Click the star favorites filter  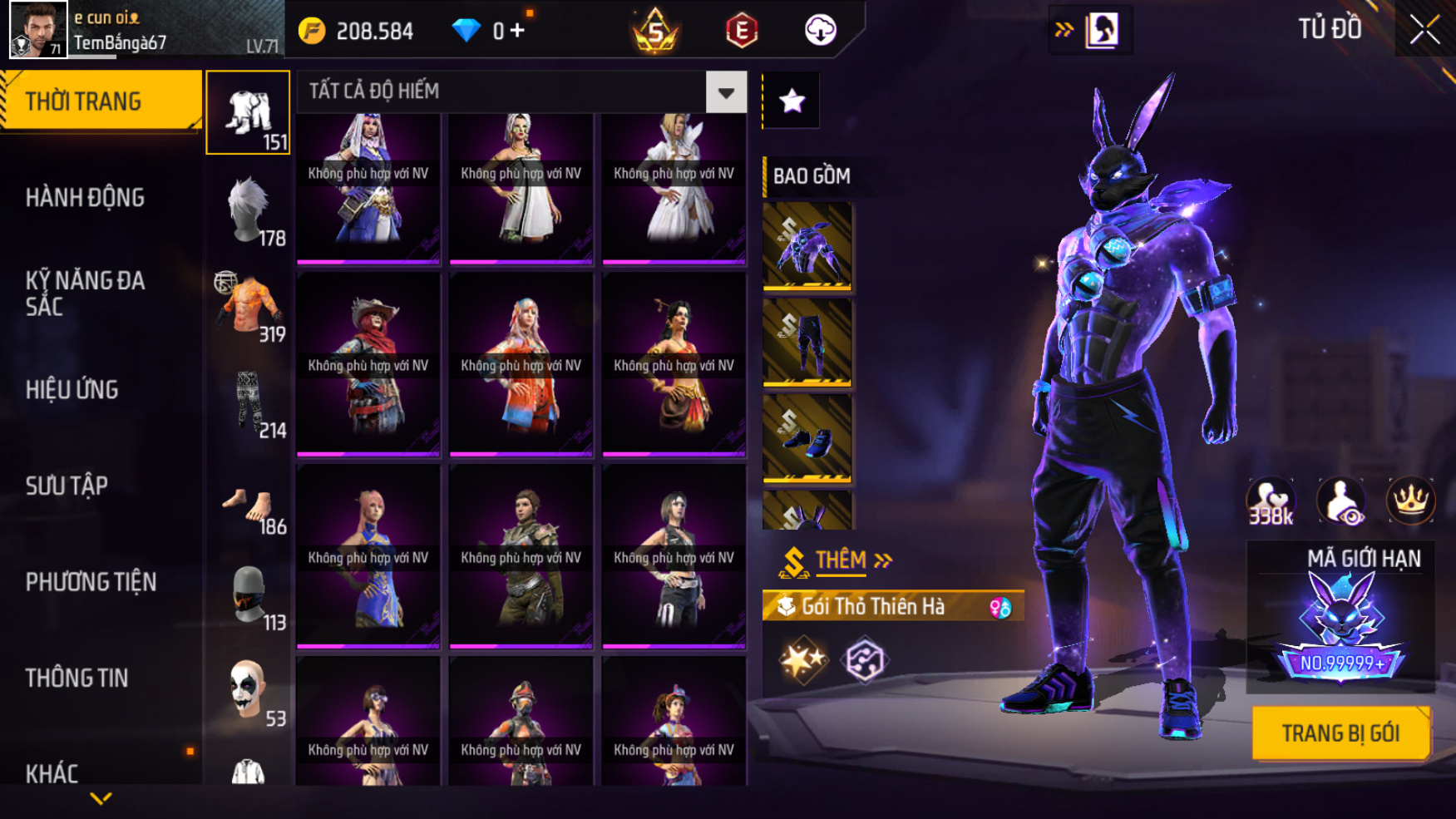(792, 101)
